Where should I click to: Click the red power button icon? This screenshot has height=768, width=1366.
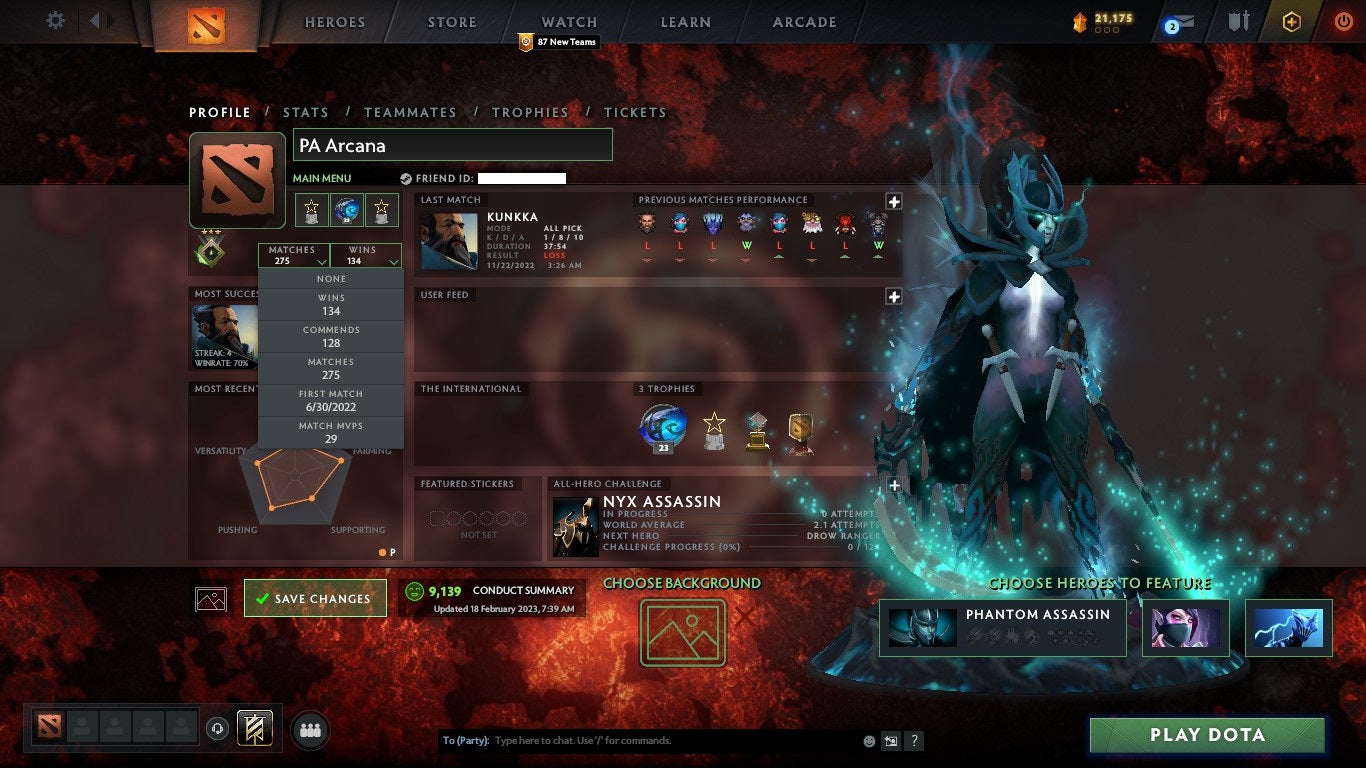(x=1343, y=19)
